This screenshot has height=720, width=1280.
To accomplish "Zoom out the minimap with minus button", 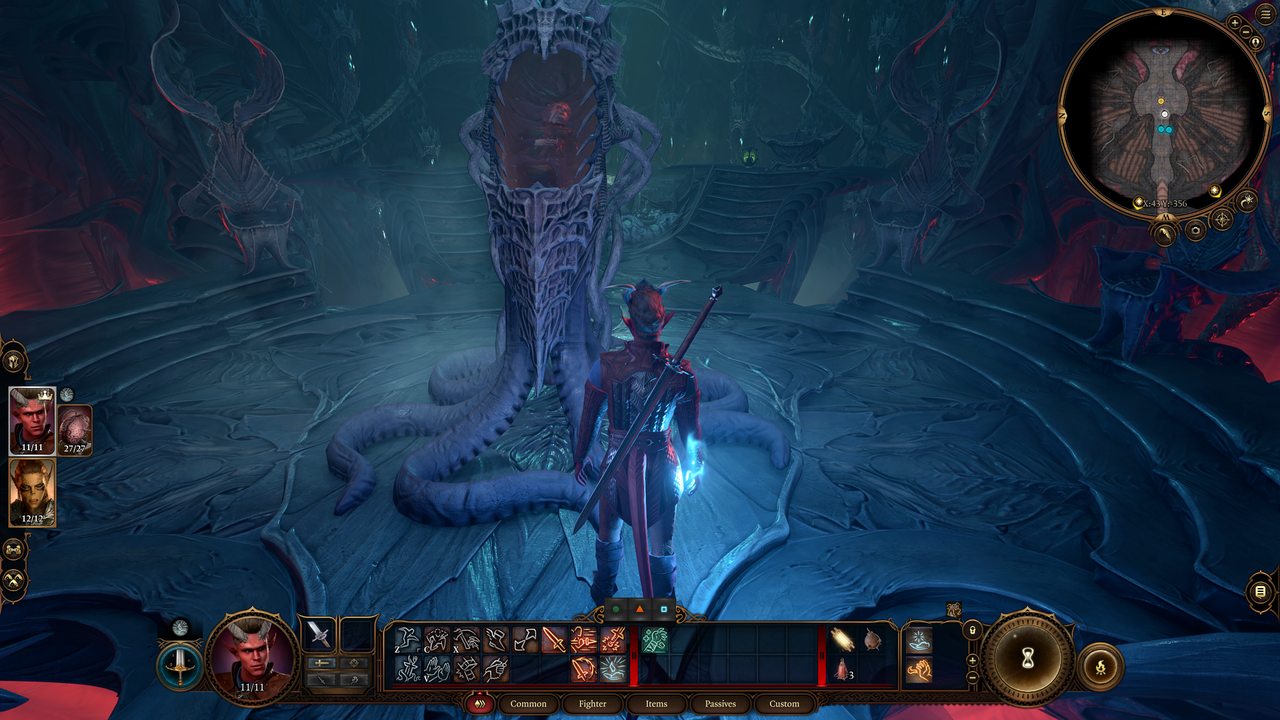I will pyautogui.click(x=1246, y=32).
